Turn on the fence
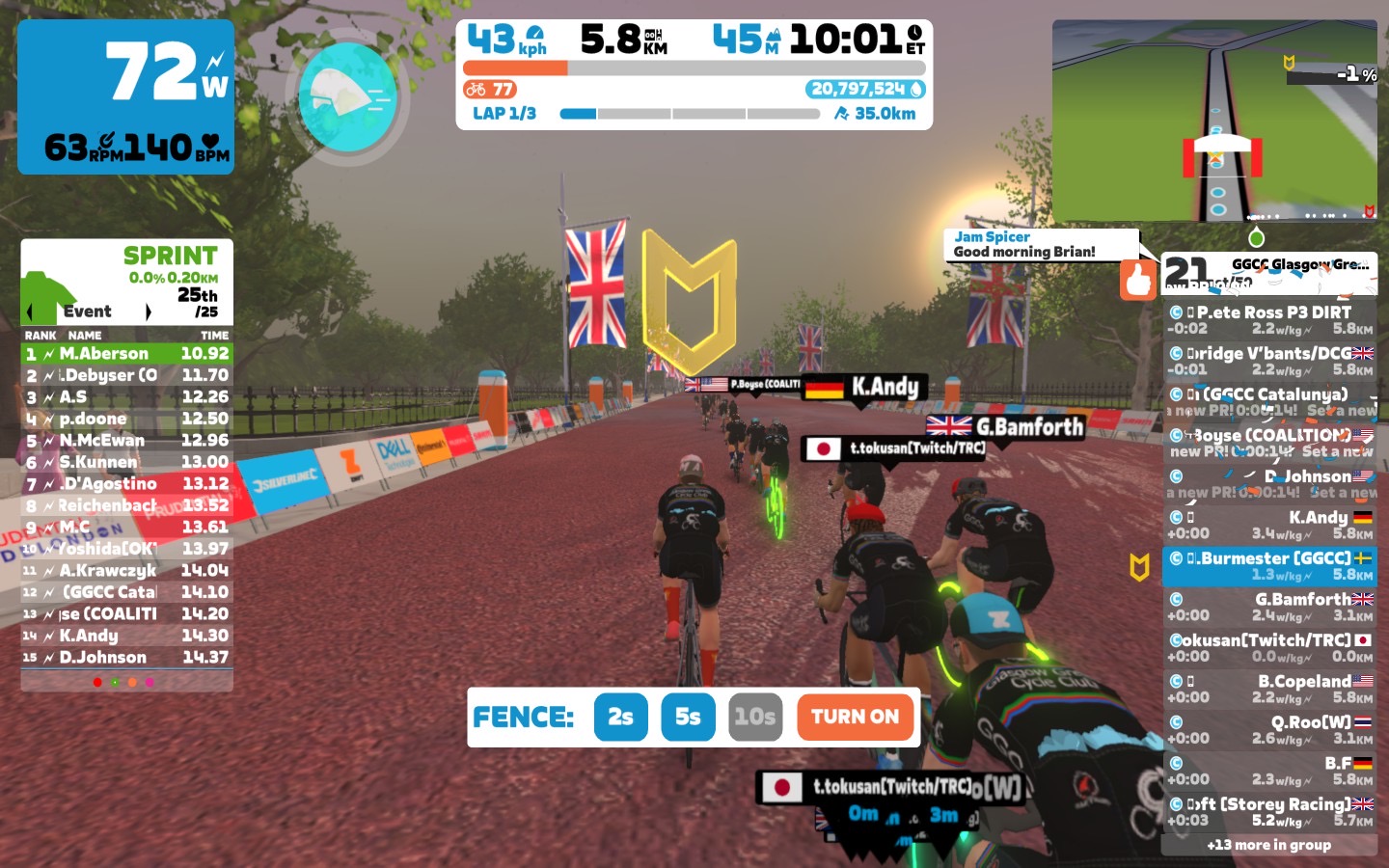Viewport: 1389px width, 868px height. pos(855,717)
